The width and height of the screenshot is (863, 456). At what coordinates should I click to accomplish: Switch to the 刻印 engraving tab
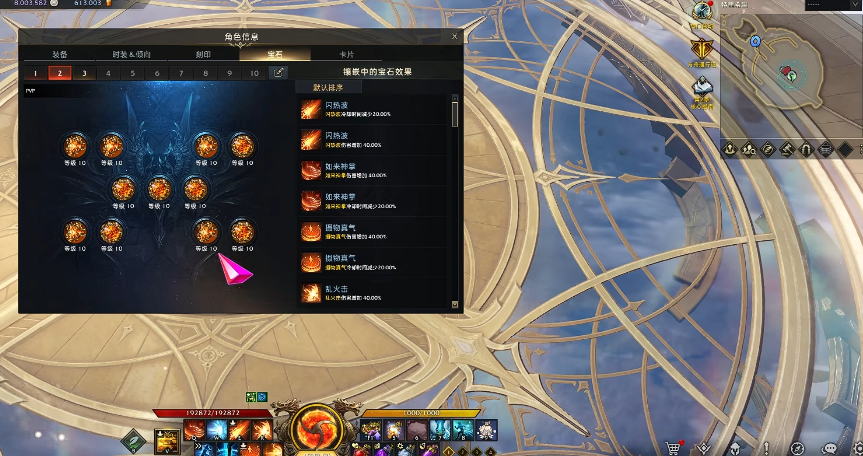pyautogui.click(x=203, y=54)
